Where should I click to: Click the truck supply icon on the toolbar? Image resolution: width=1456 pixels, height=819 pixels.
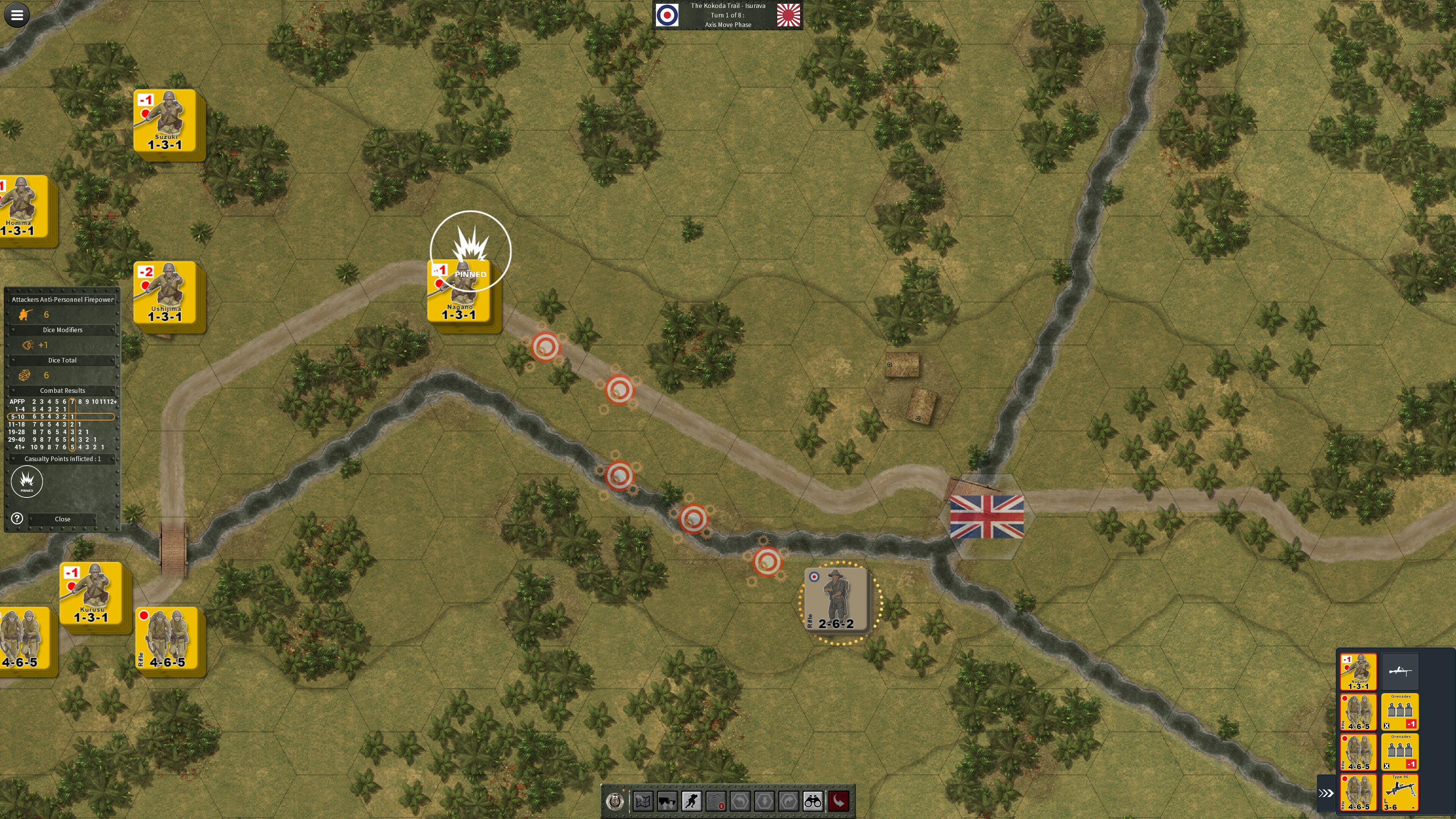pos(667,800)
